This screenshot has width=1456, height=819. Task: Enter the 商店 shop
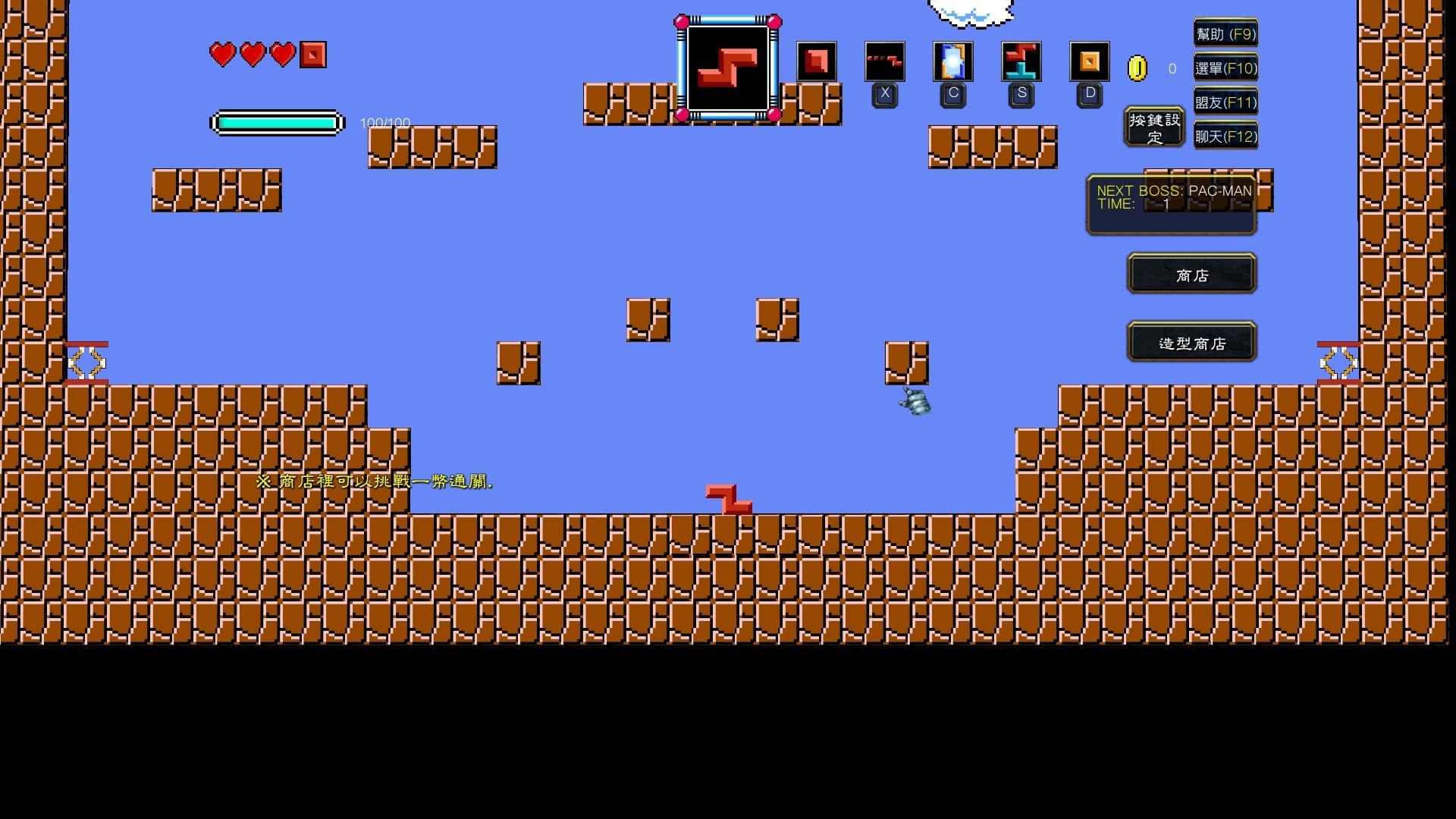[x=1191, y=274]
